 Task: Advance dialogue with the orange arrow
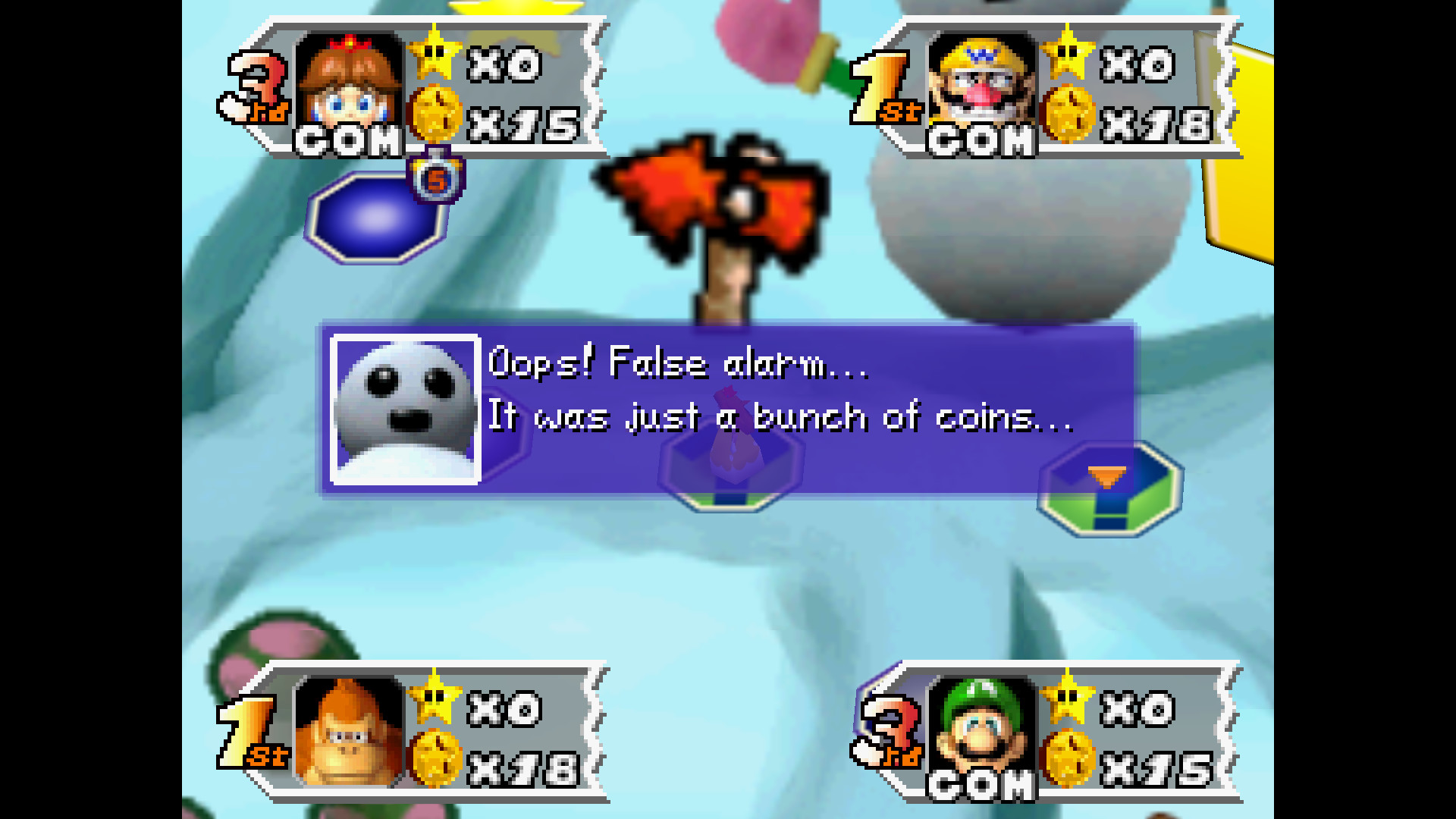(1106, 476)
